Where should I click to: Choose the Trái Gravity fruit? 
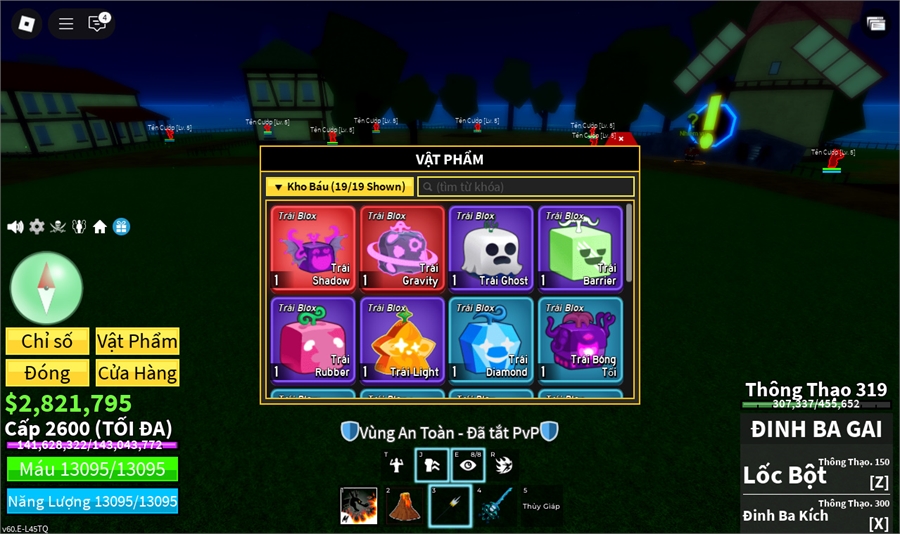(x=402, y=248)
